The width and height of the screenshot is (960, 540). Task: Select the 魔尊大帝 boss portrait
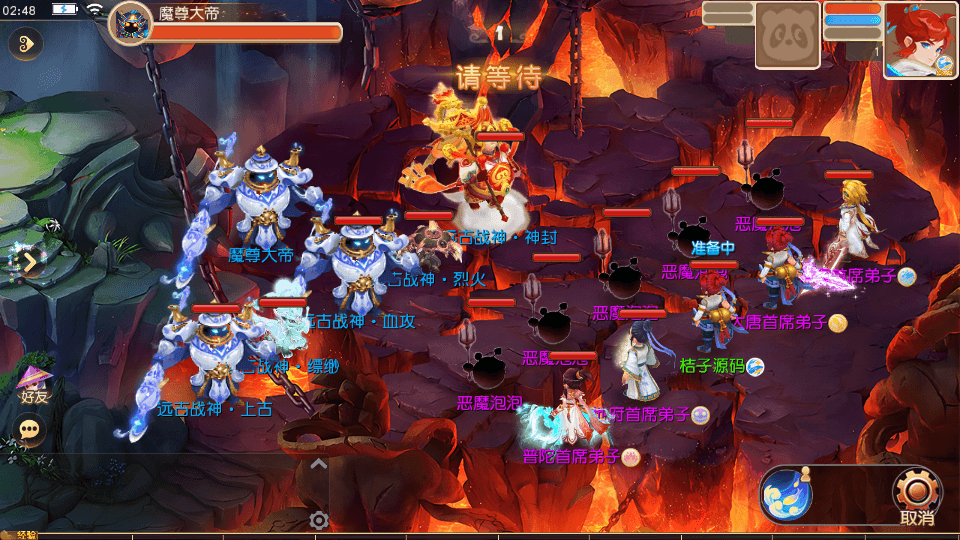130,23
